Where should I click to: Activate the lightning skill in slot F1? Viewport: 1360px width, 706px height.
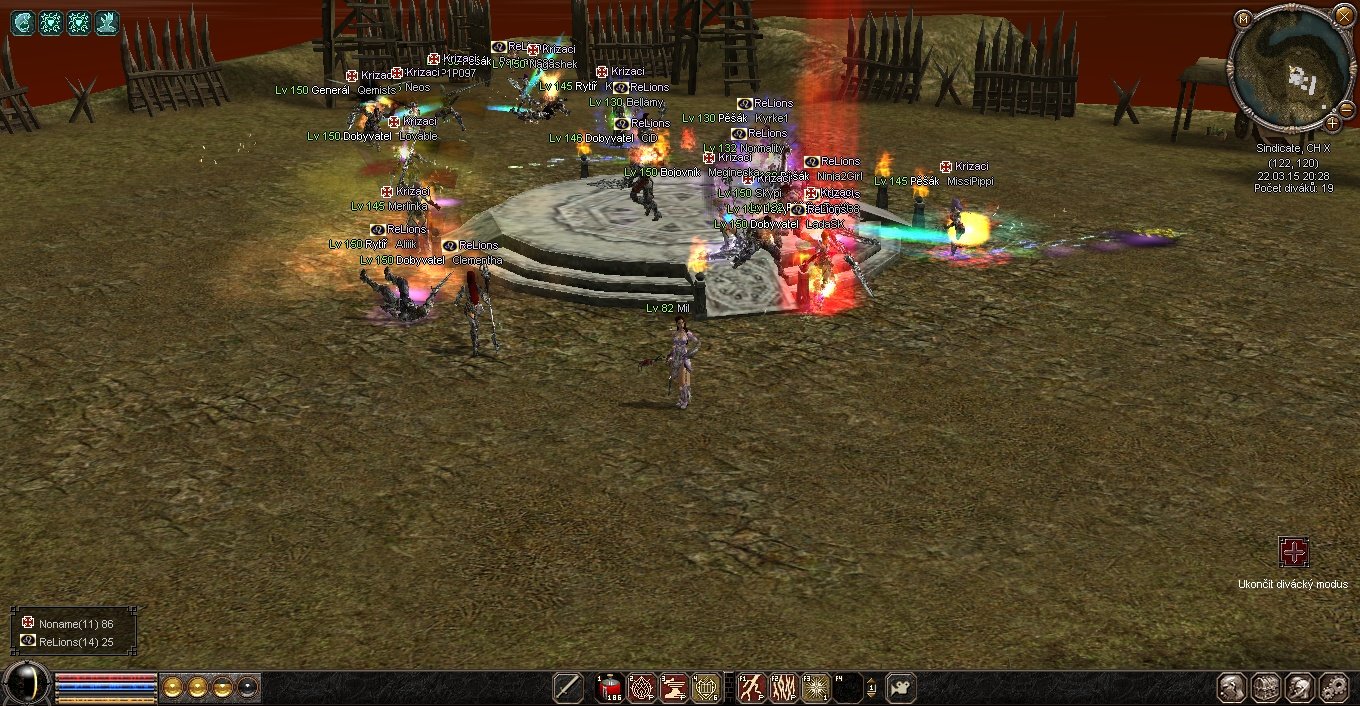751,688
